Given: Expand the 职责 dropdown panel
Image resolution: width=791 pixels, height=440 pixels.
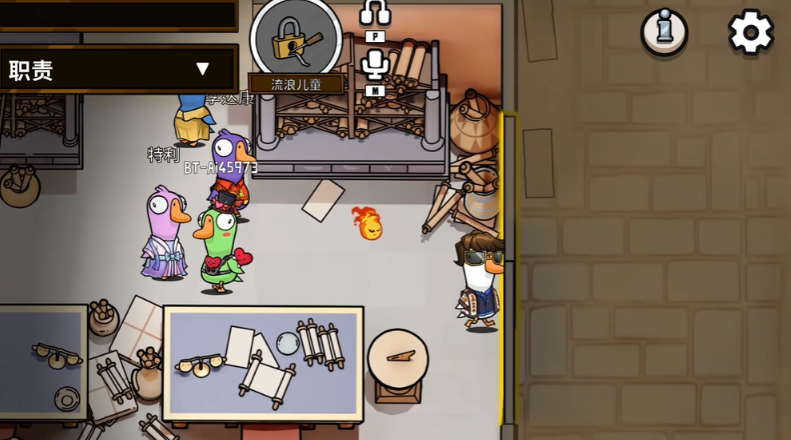Looking at the screenshot, I should pyautogui.click(x=118, y=69).
